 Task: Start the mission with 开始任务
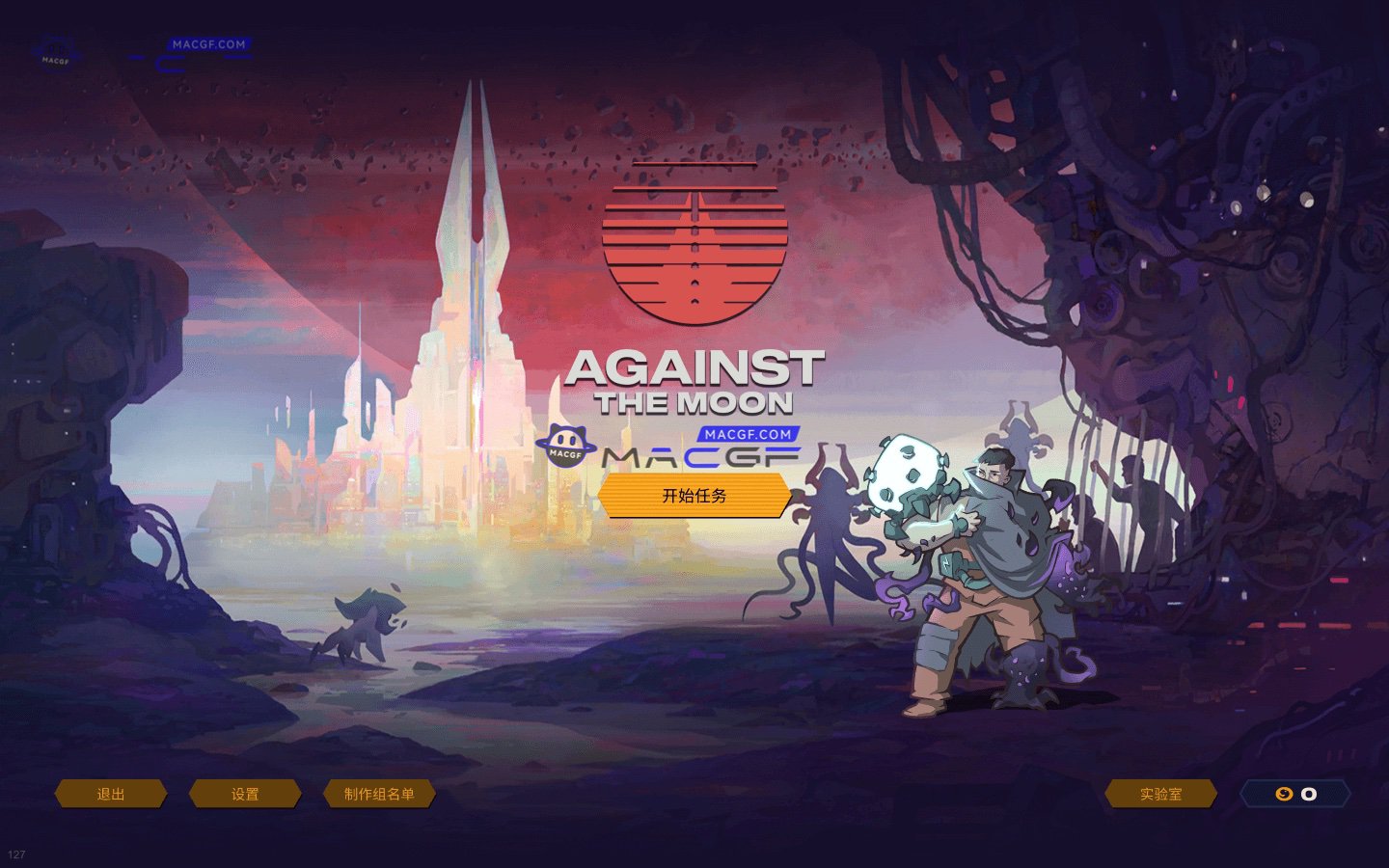coord(694,496)
